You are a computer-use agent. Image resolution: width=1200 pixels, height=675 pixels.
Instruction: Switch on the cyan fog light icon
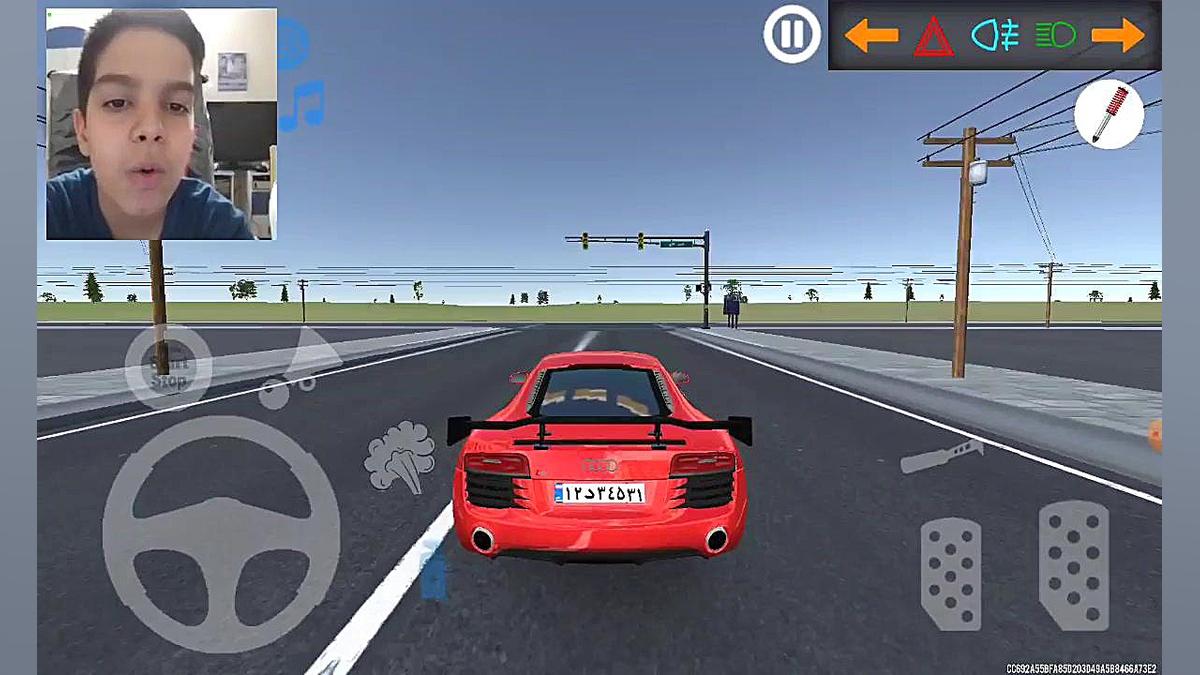994,36
